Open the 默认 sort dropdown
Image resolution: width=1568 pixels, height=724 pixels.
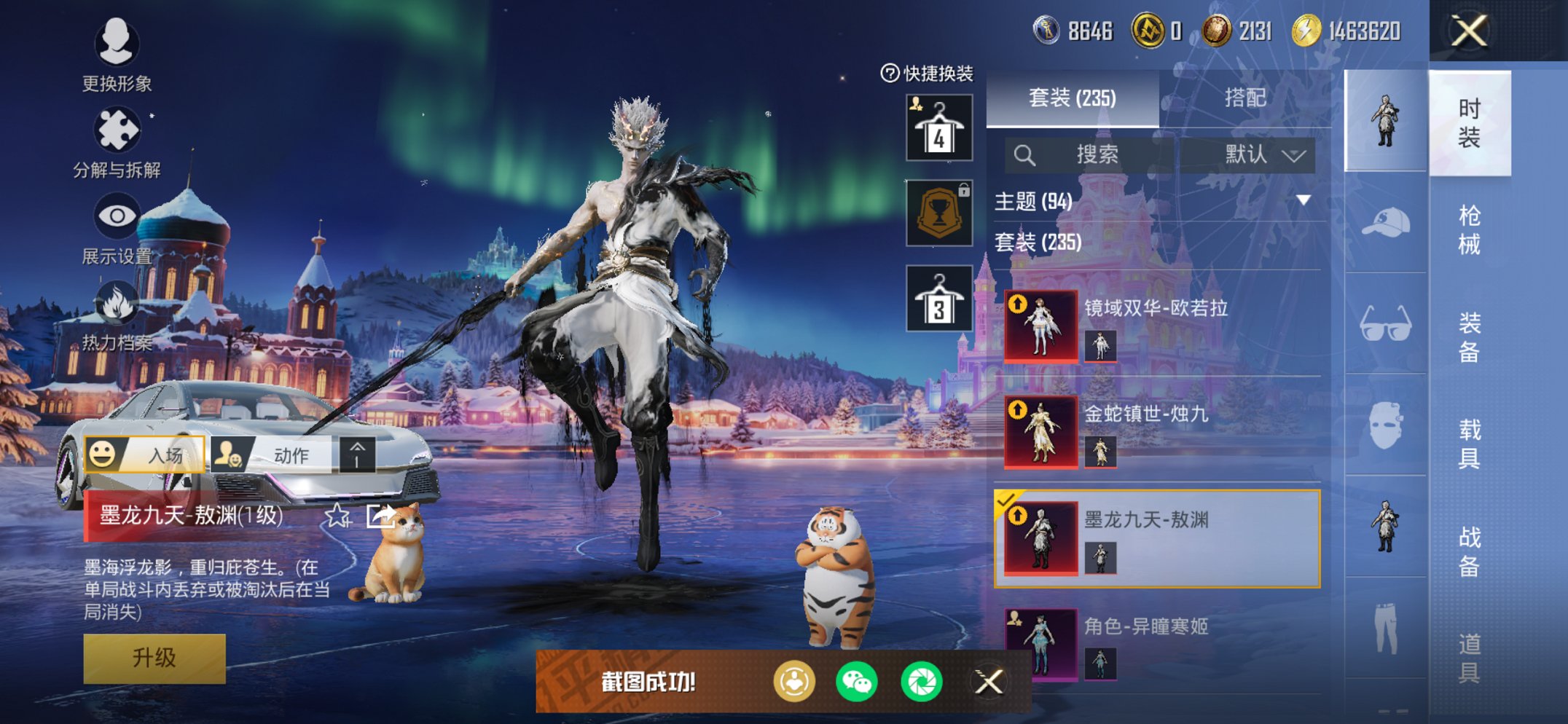coord(1261,154)
